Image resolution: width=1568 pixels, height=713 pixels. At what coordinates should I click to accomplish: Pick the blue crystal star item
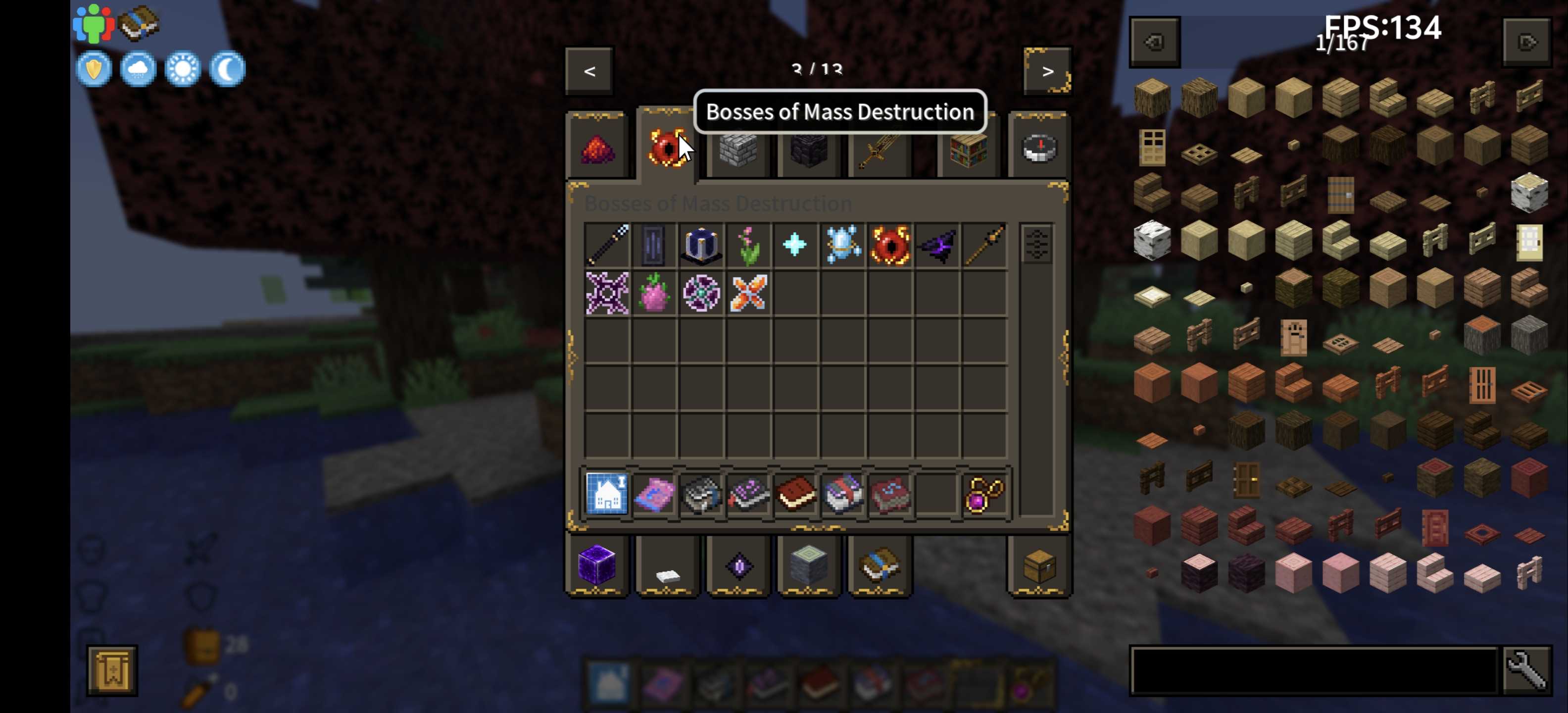(795, 245)
